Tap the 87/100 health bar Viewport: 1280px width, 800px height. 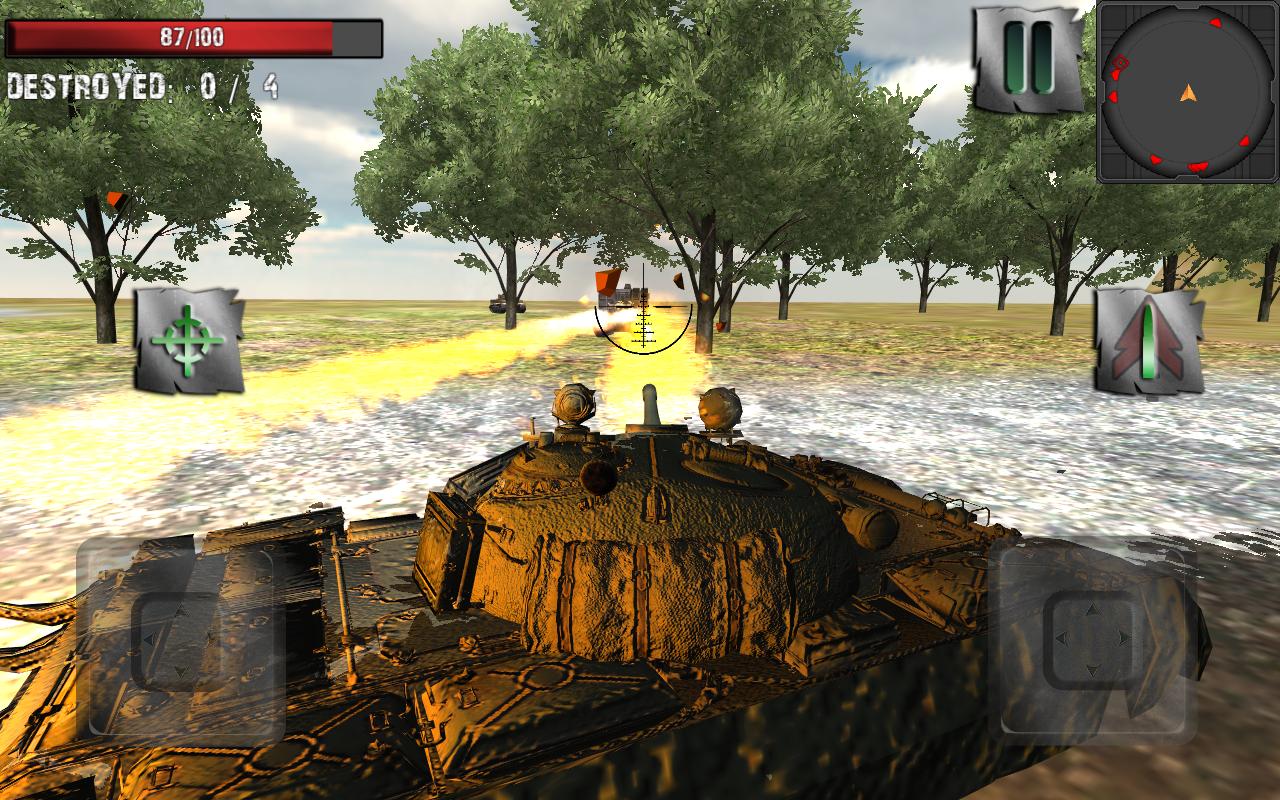click(195, 38)
